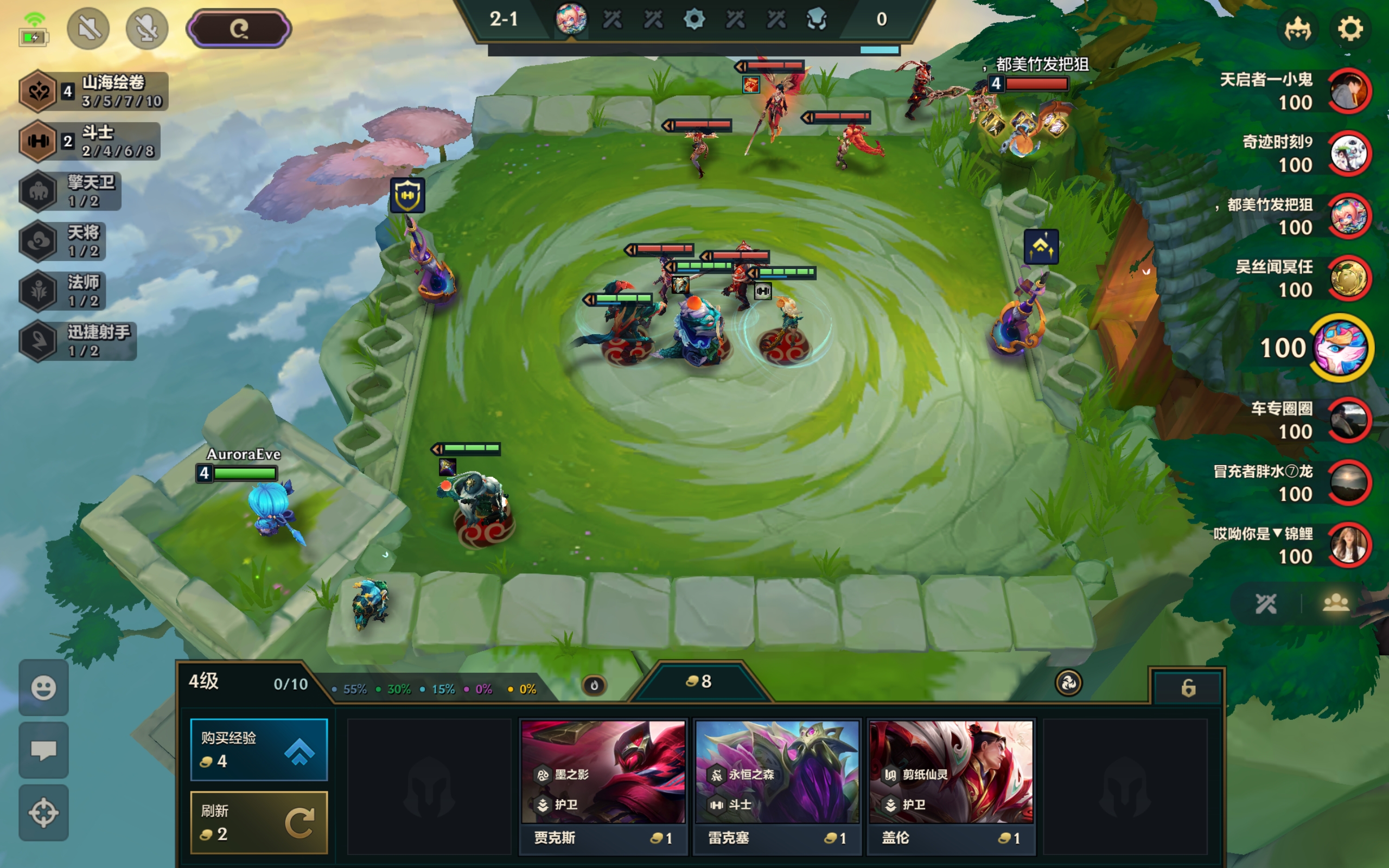
Task: Open the chat bubble button
Action: point(43,750)
